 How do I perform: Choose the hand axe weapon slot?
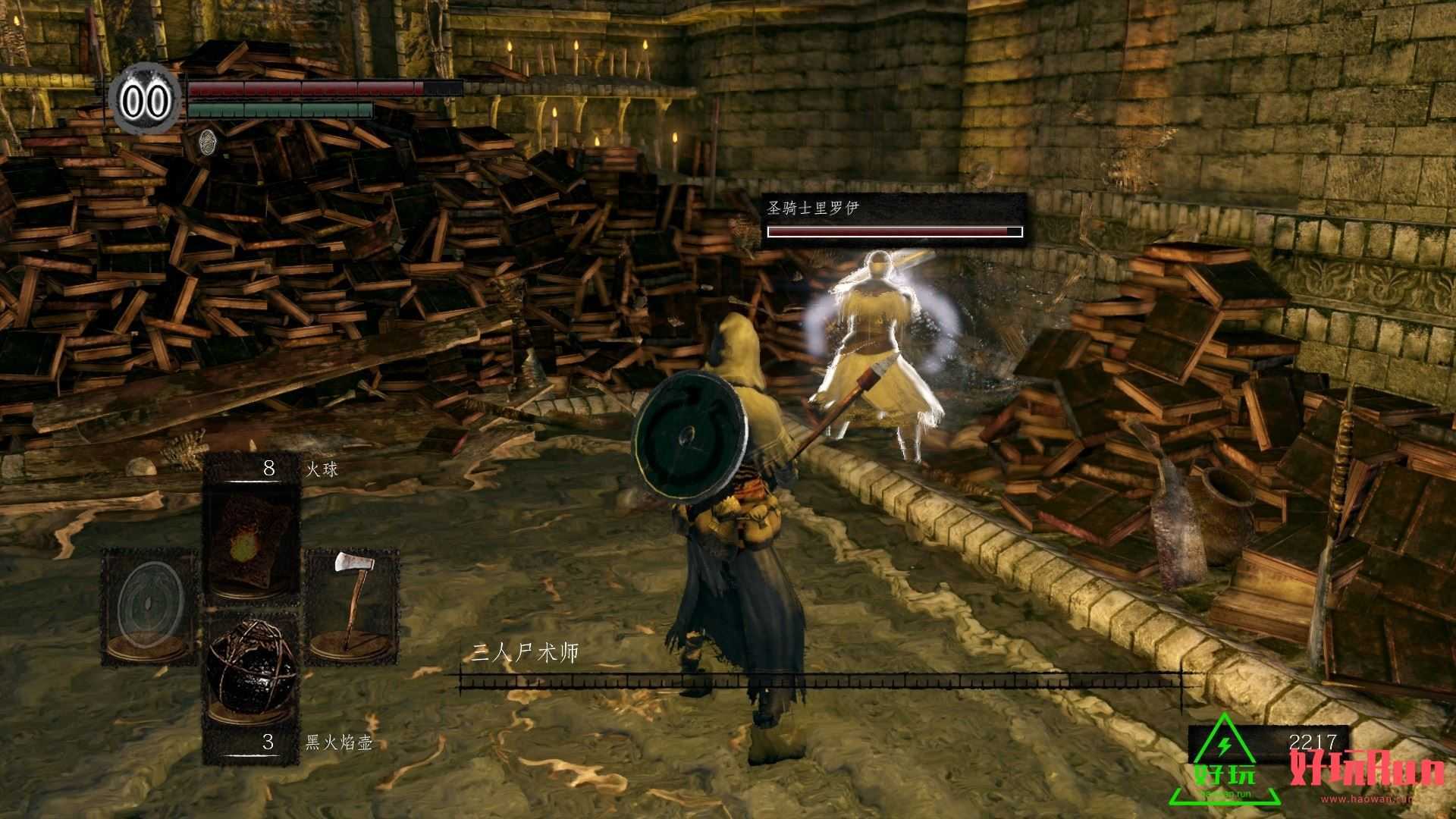tap(352, 607)
